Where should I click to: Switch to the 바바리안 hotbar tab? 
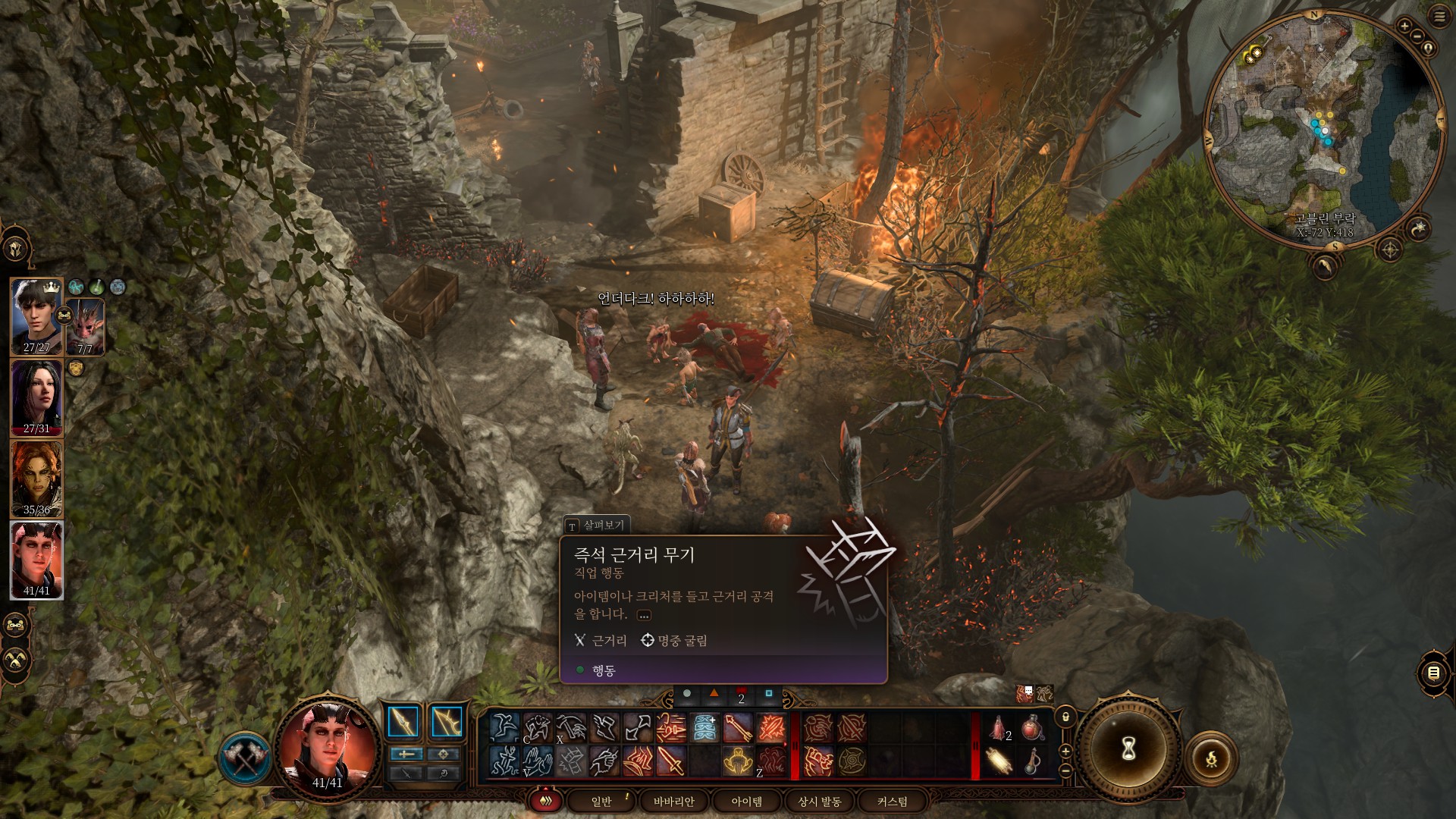[673, 801]
